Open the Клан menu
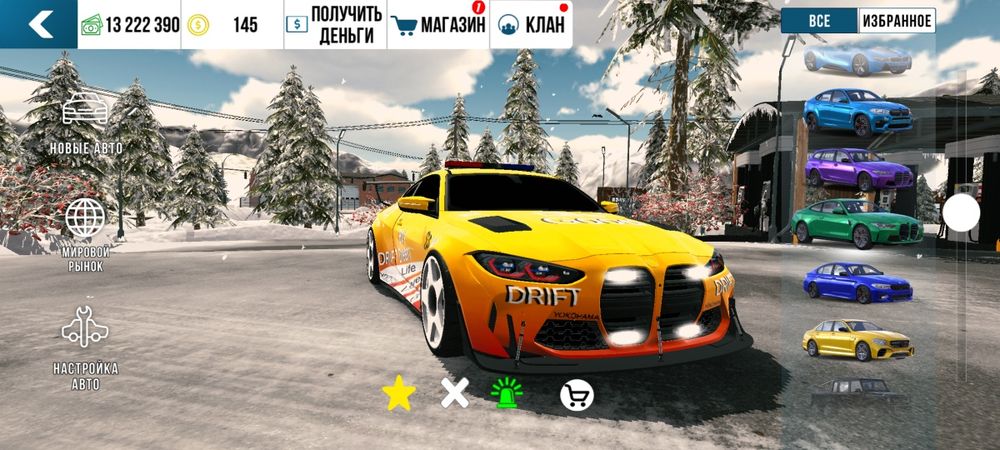 [530, 24]
